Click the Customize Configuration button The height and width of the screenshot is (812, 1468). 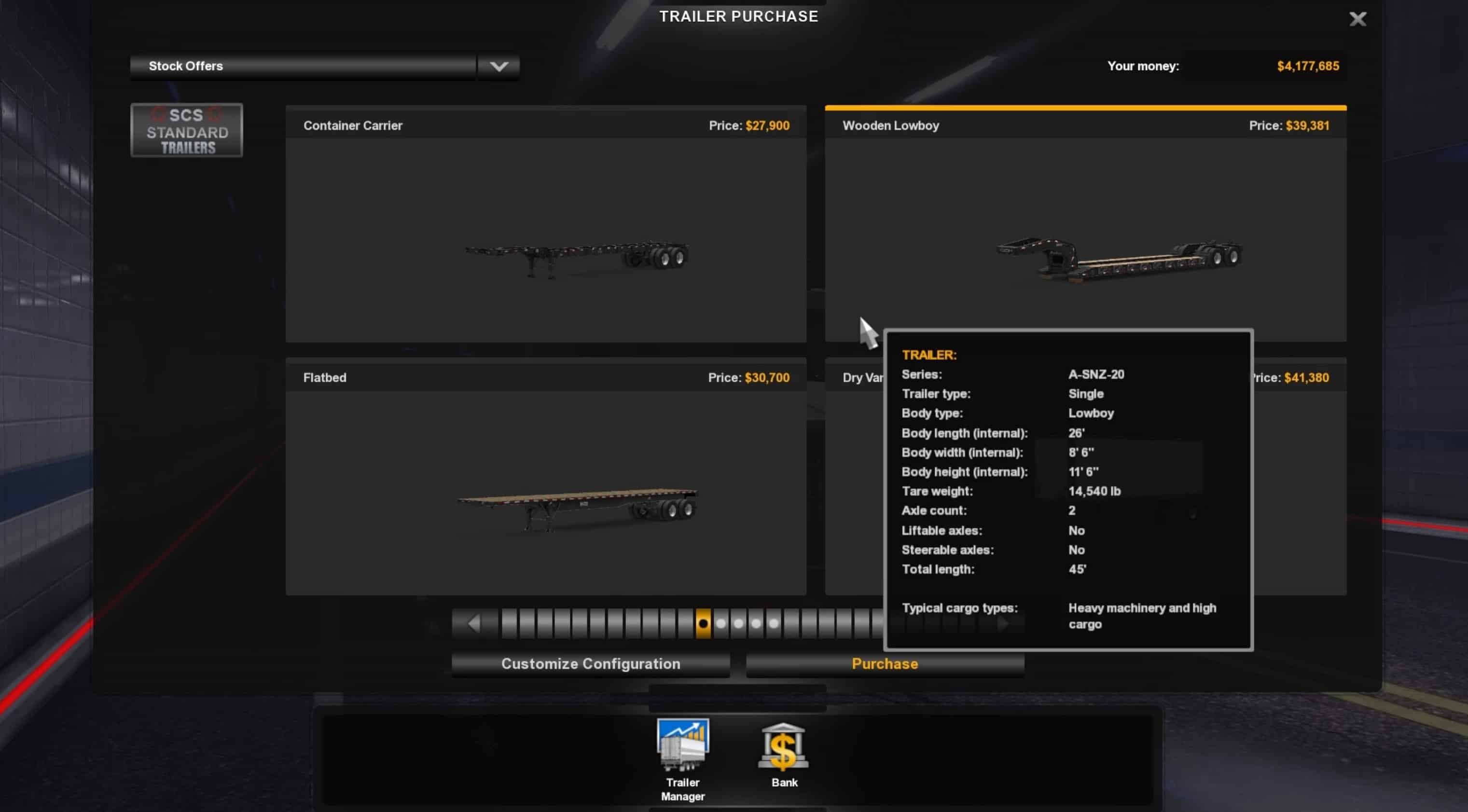coord(590,664)
